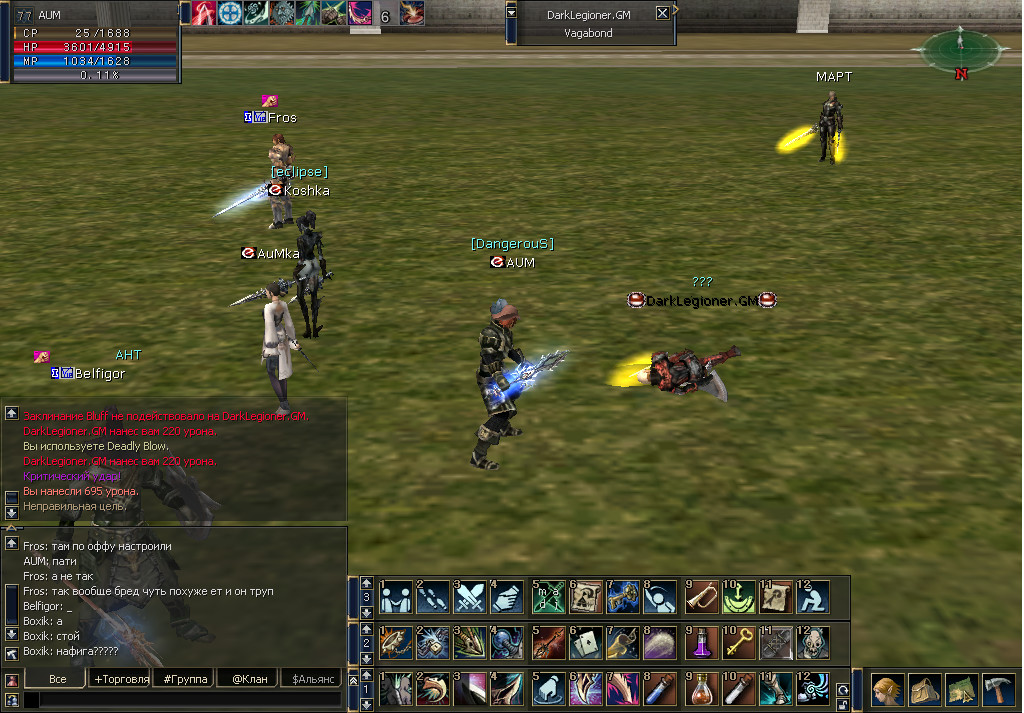The image size is (1024, 713).
Task: Use the crossed swords attack action
Action: (x=469, y=597)
